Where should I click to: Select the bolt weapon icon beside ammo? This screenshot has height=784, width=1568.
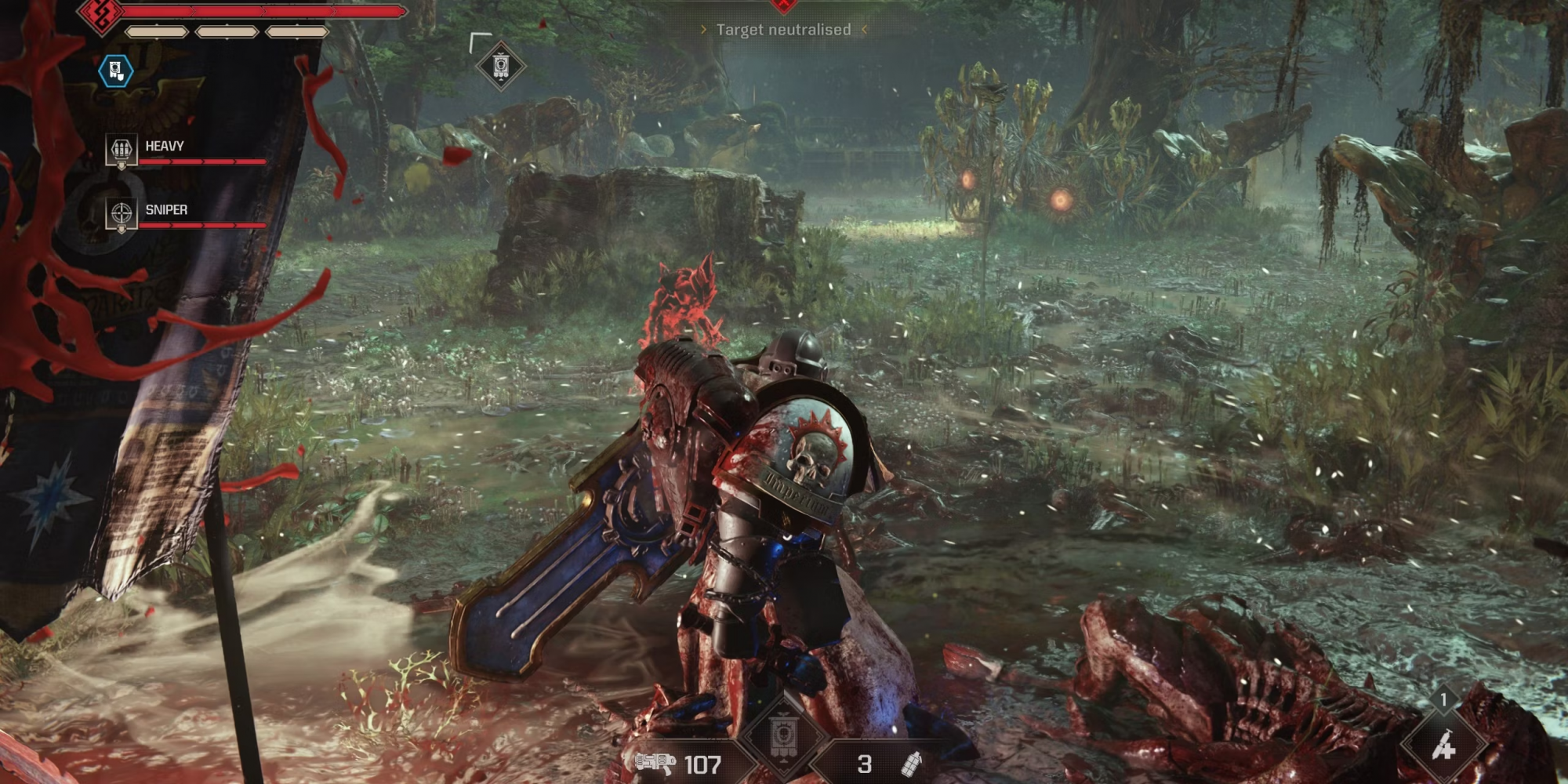coord(655,763)
